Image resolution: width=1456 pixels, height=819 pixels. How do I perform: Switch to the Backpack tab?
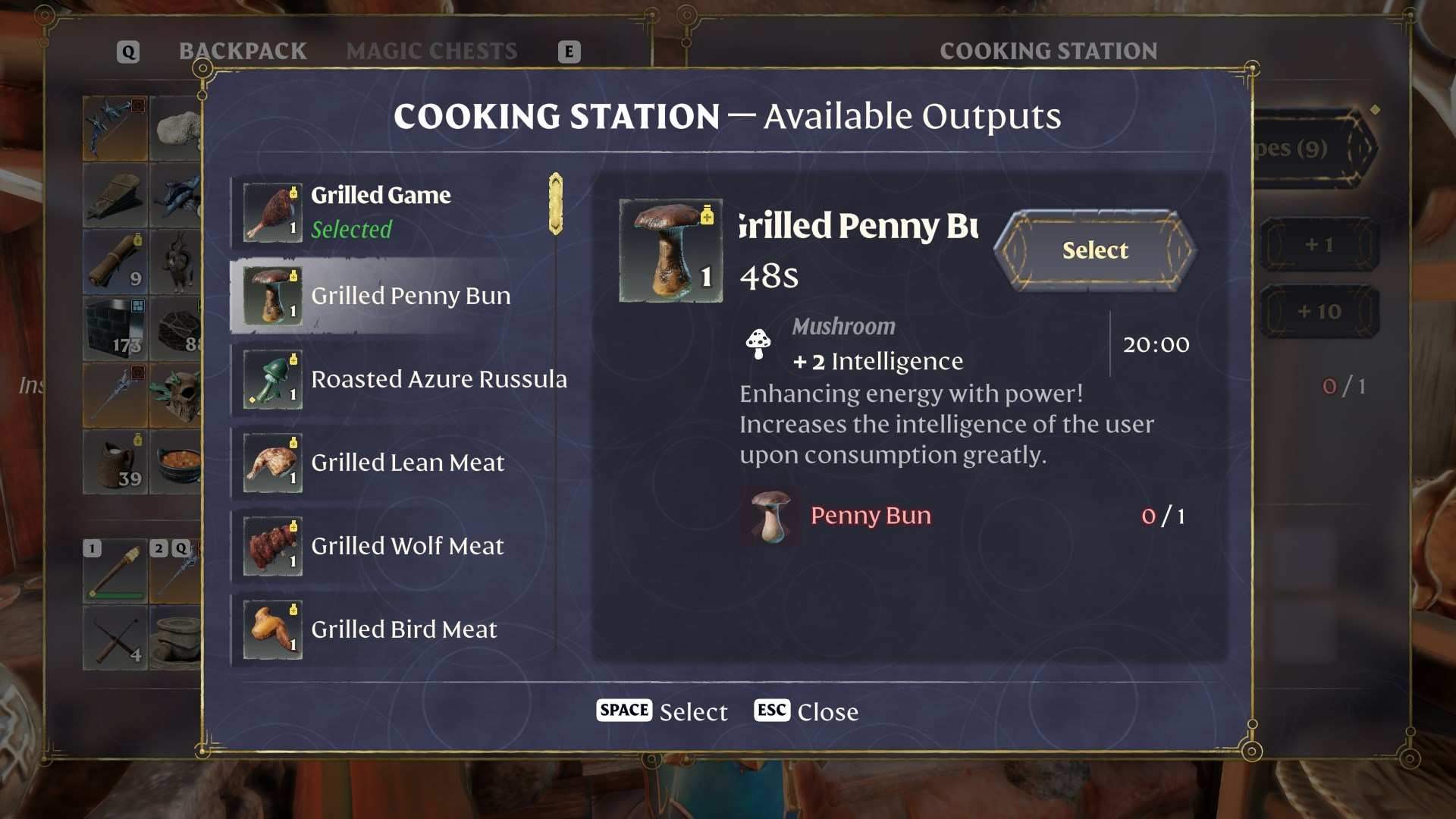[243, 51]
